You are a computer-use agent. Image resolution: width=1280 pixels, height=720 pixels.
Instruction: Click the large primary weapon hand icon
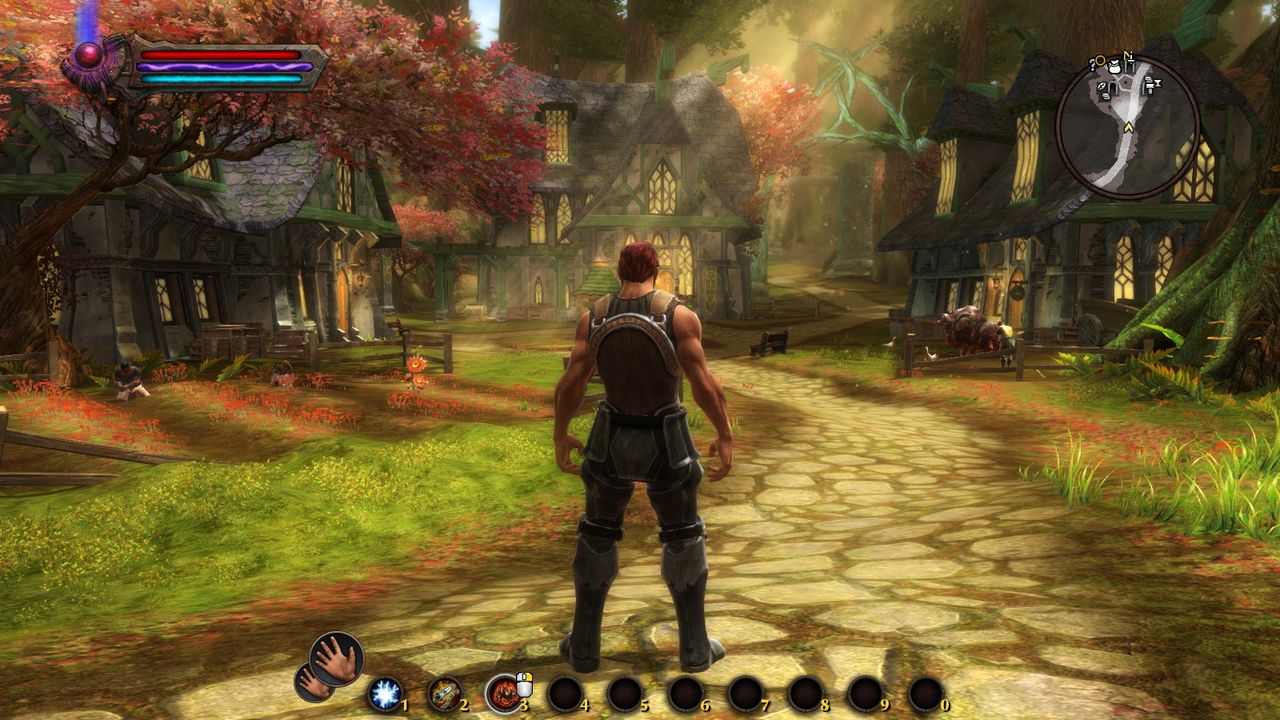pos(336,658)
